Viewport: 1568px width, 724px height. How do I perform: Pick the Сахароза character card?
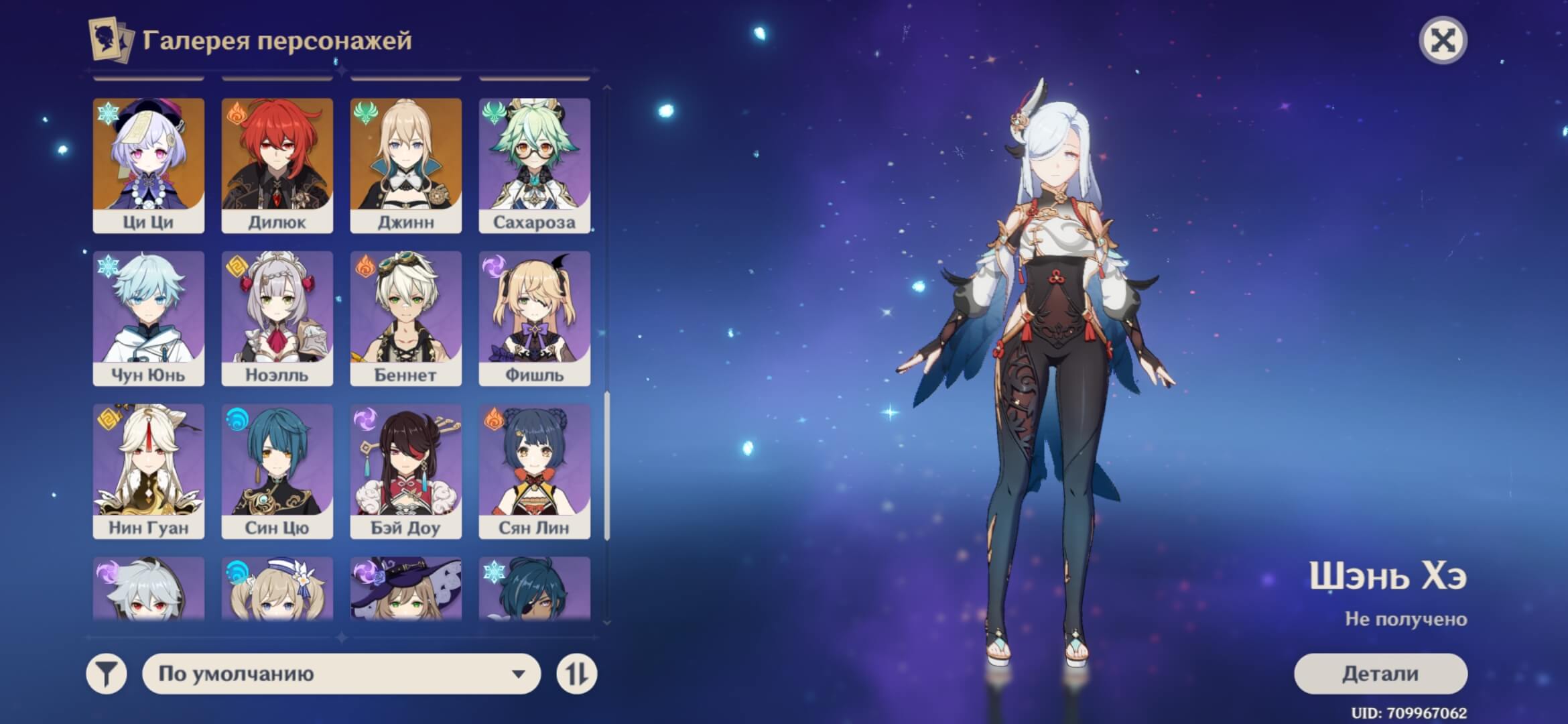click(x=534, y=165)
